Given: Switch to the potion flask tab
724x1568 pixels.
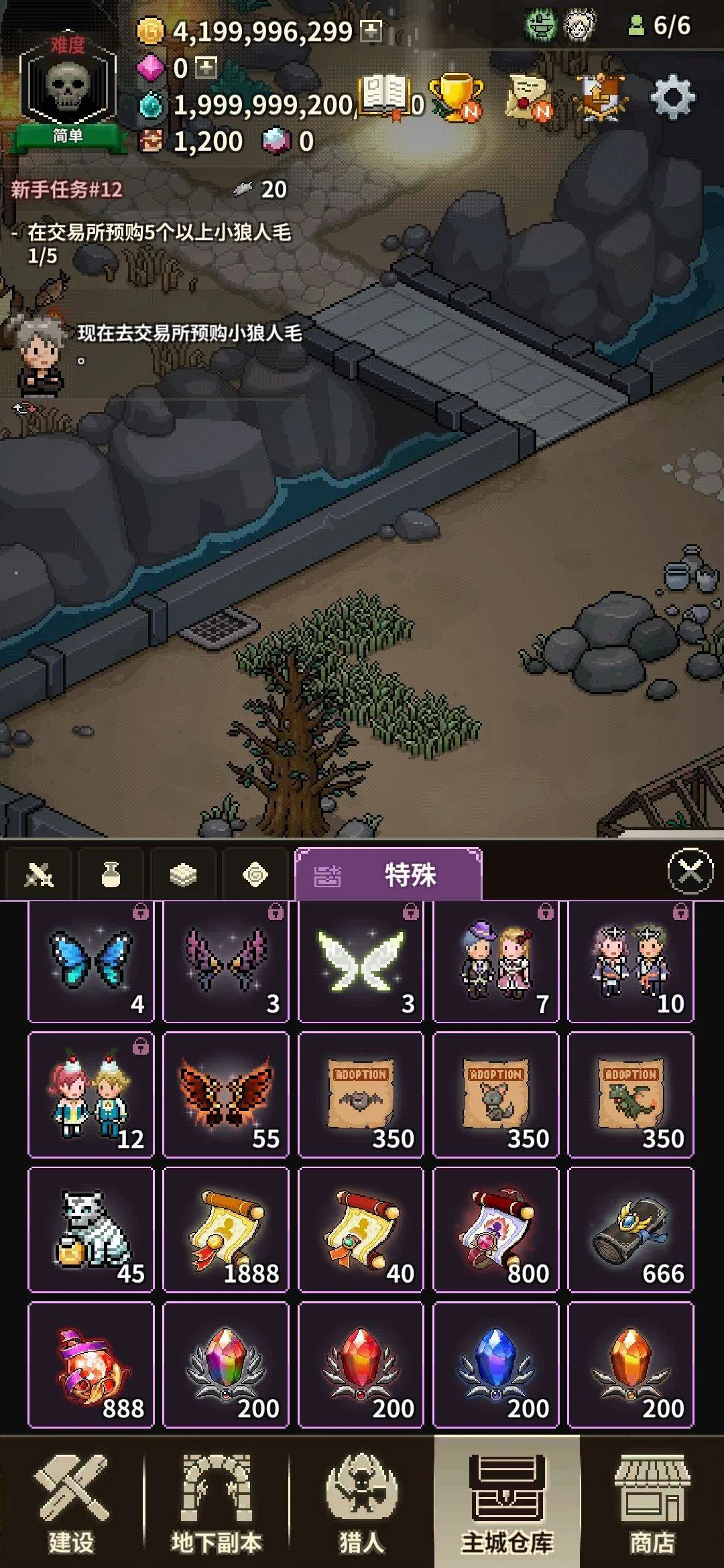Looking at the screenshot, I should pos(111,874).
